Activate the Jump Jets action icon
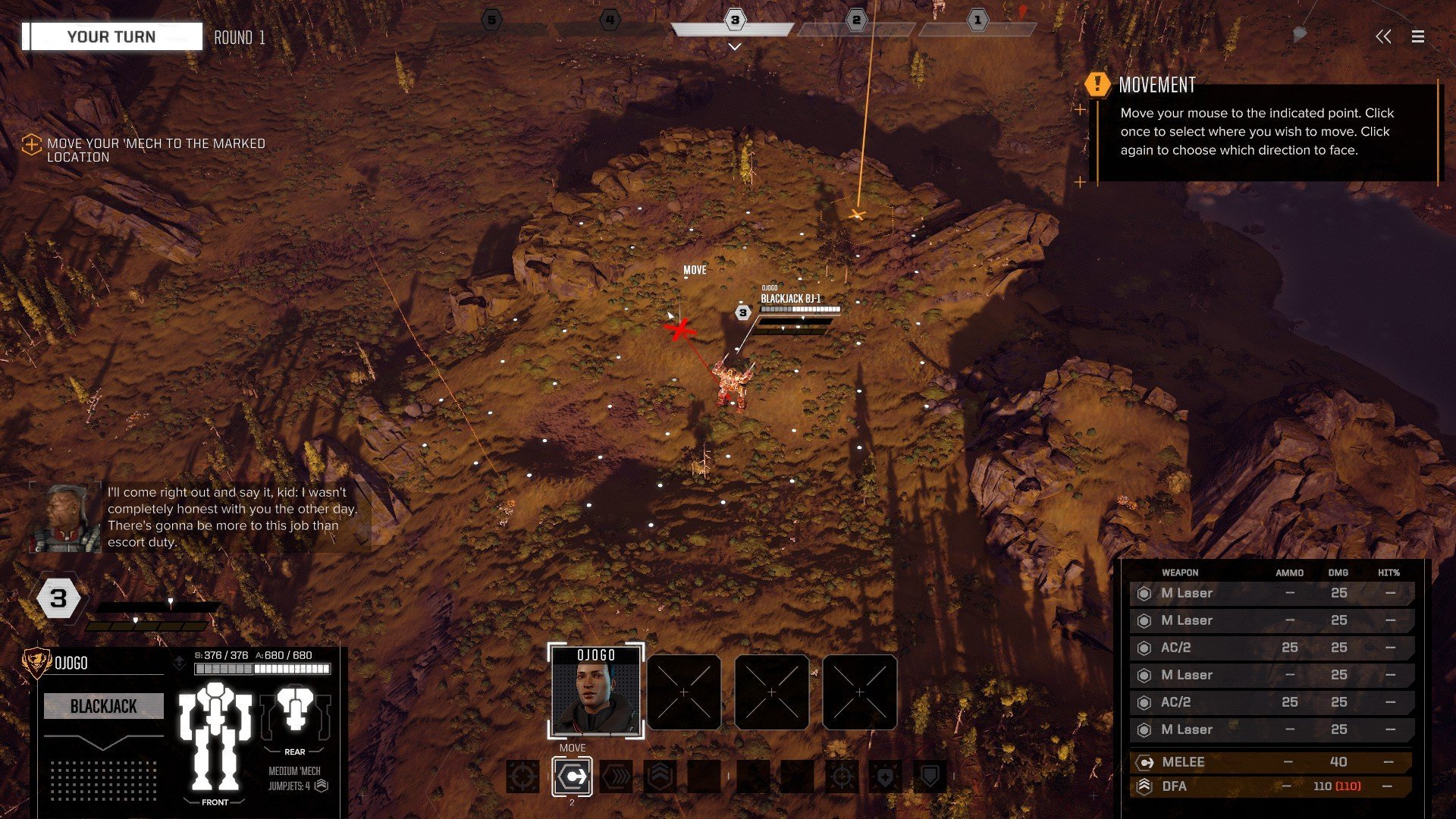 [x=660, y=777]
